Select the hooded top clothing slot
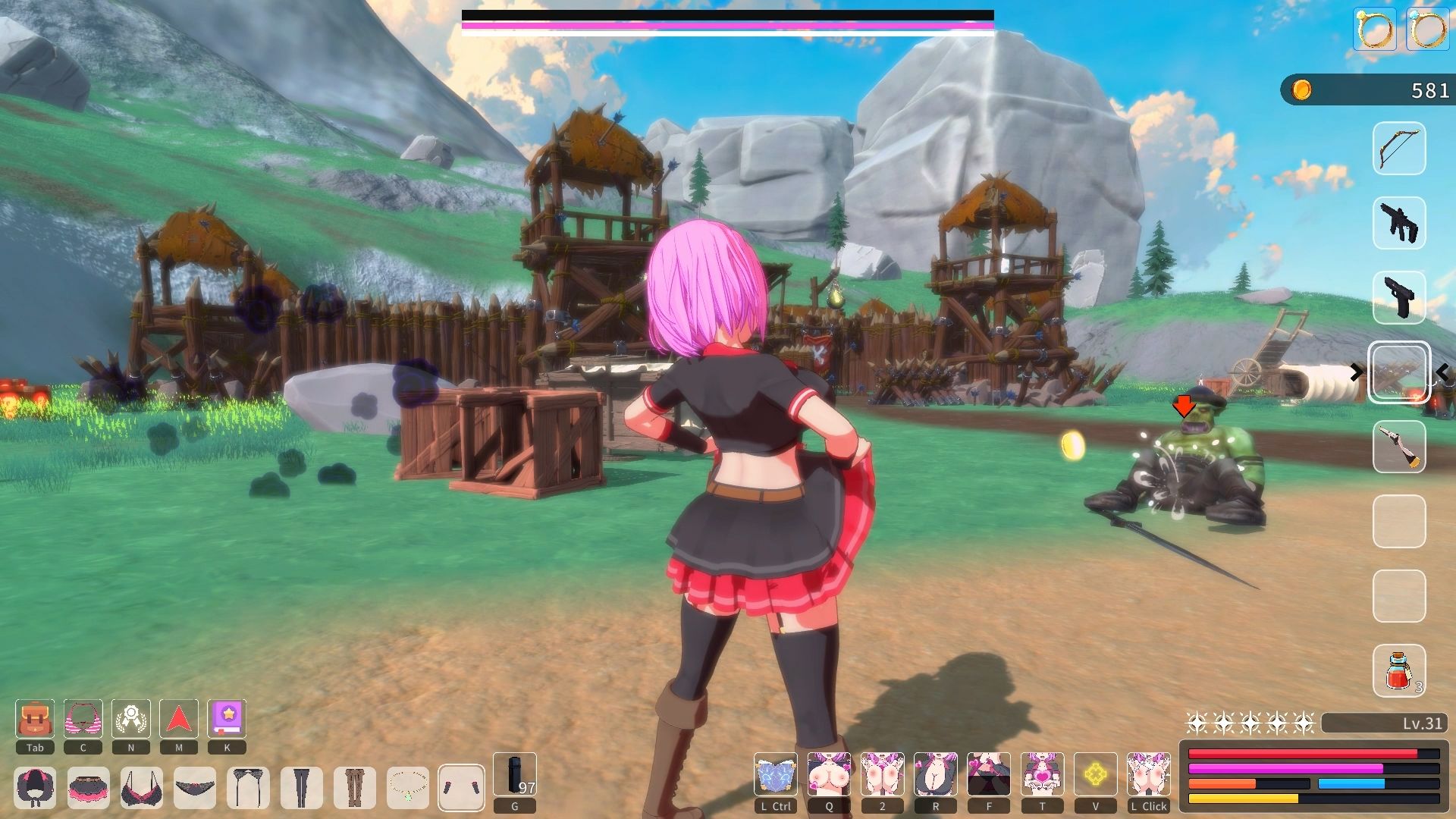 tap(35, 787)
